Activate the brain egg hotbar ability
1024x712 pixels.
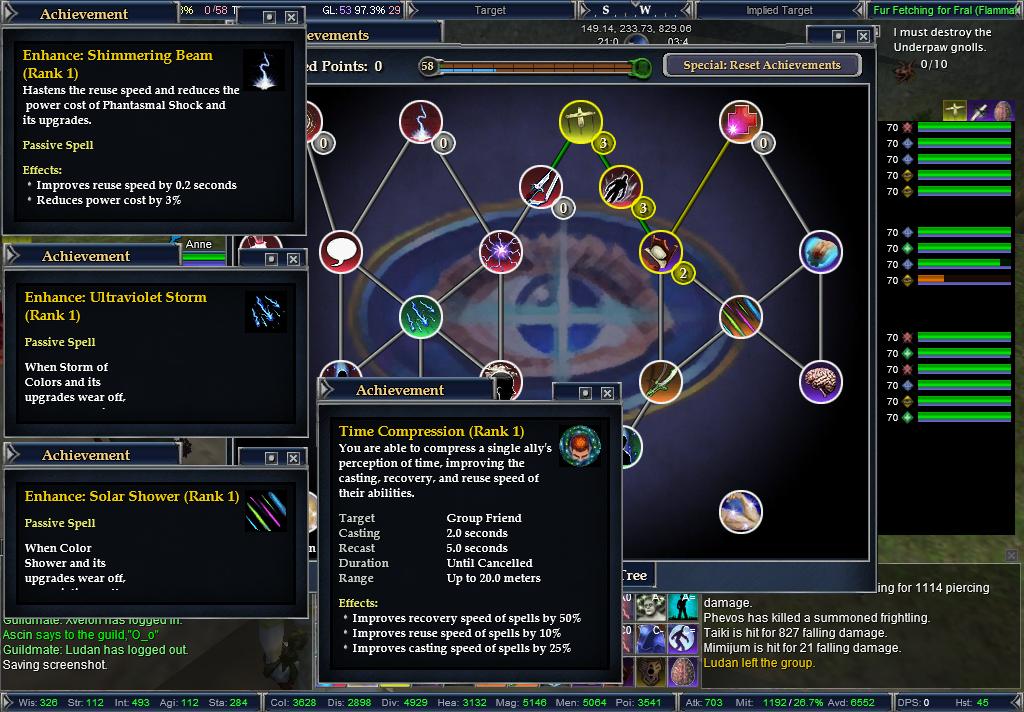(683, 670)
